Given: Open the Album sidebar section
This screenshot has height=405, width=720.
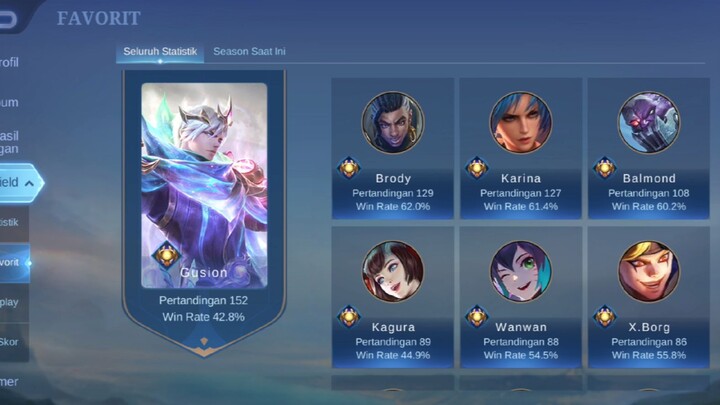Looking at the screenshot, I should click(10, 102).
